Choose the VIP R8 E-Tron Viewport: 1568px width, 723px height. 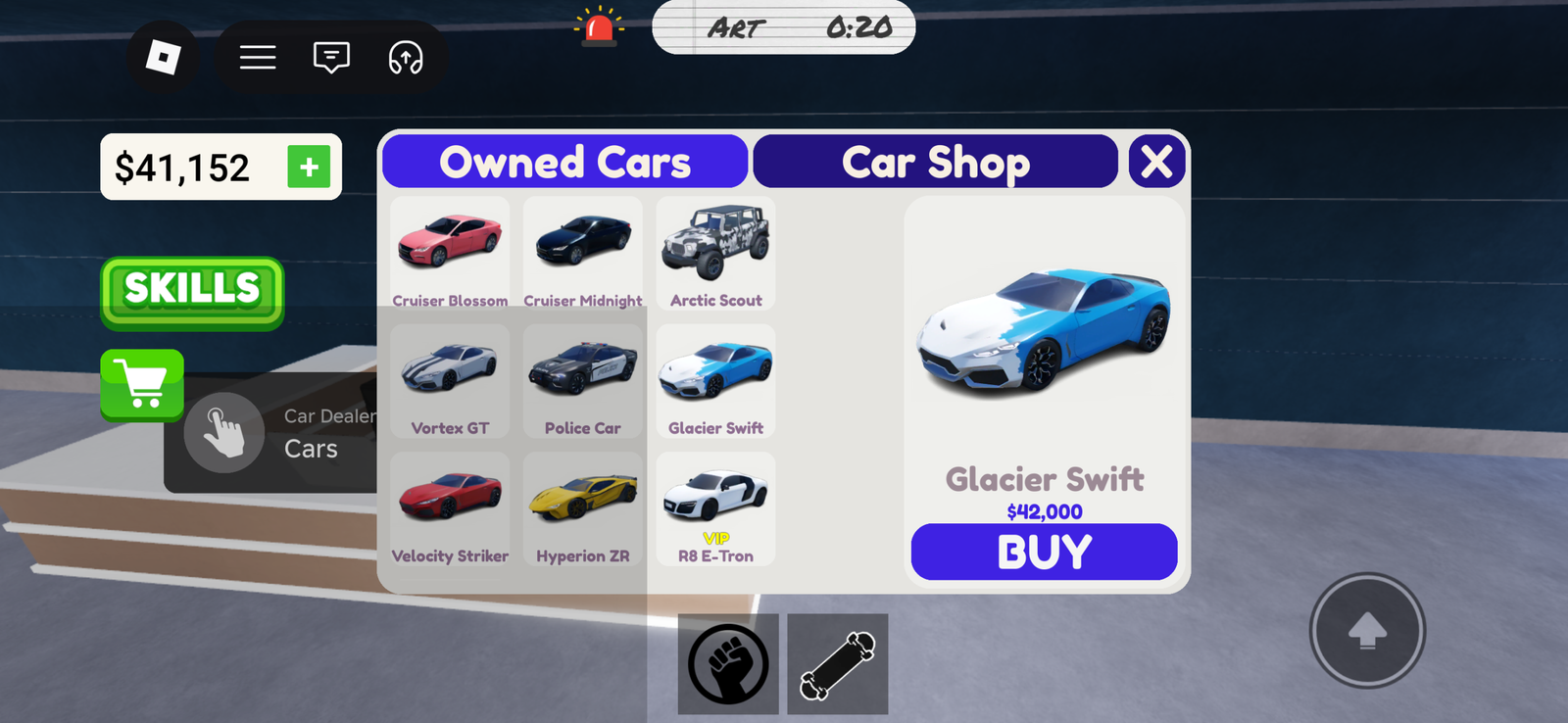point(715,507)
